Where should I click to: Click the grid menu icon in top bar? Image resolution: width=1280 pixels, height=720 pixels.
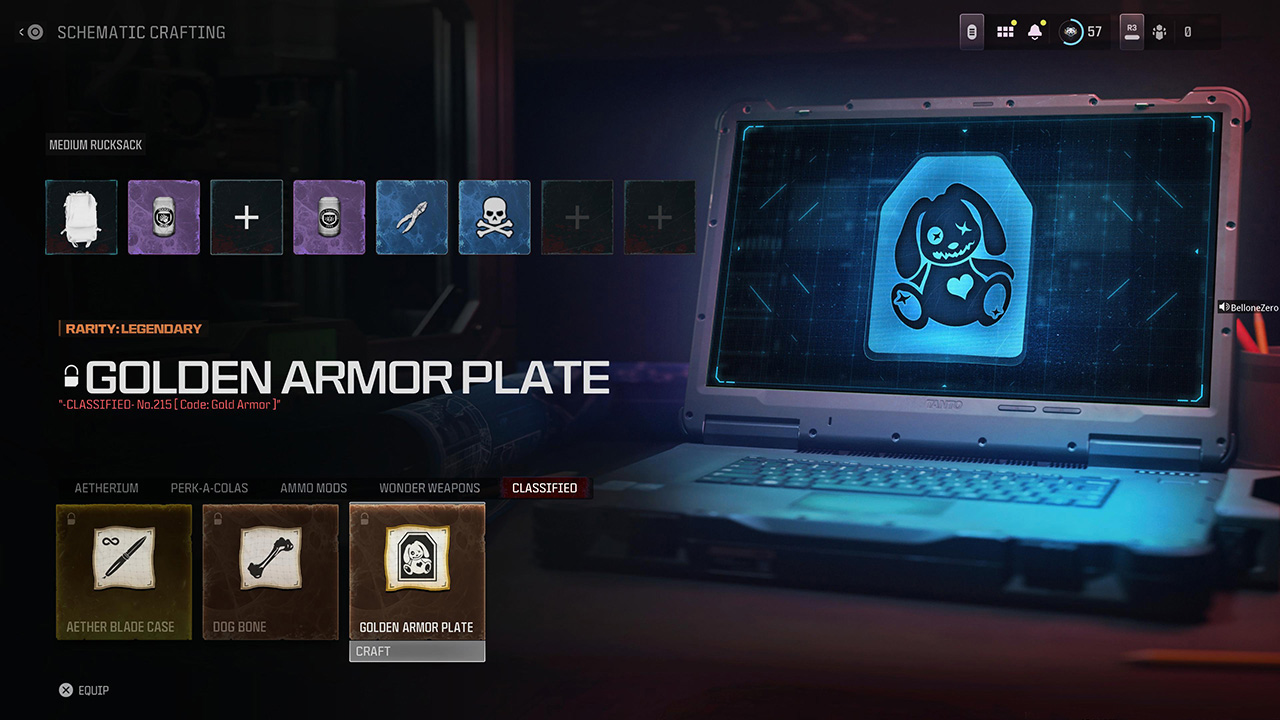[x=1004, y=31]
